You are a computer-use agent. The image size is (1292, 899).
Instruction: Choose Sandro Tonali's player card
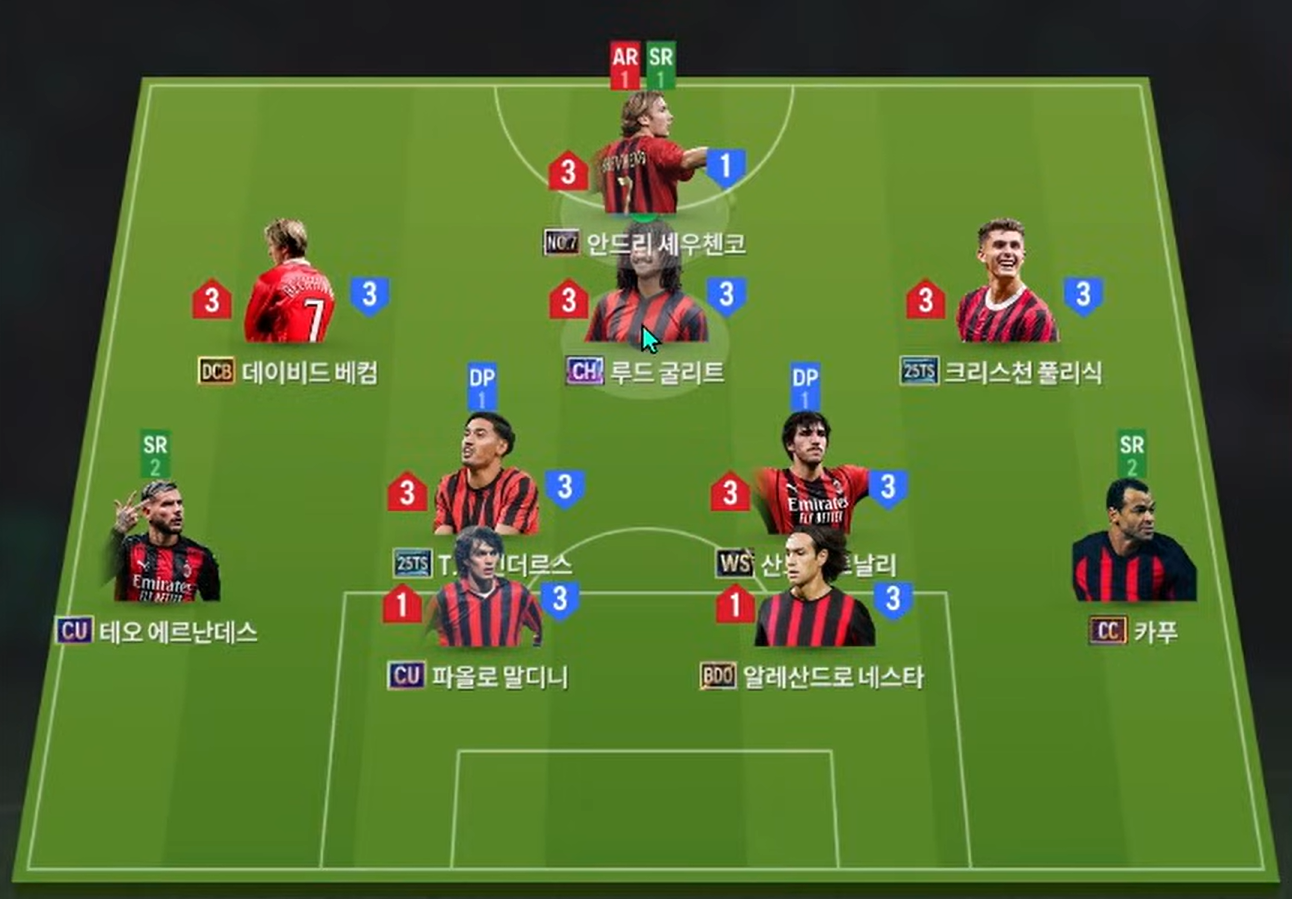click(811, 480)
